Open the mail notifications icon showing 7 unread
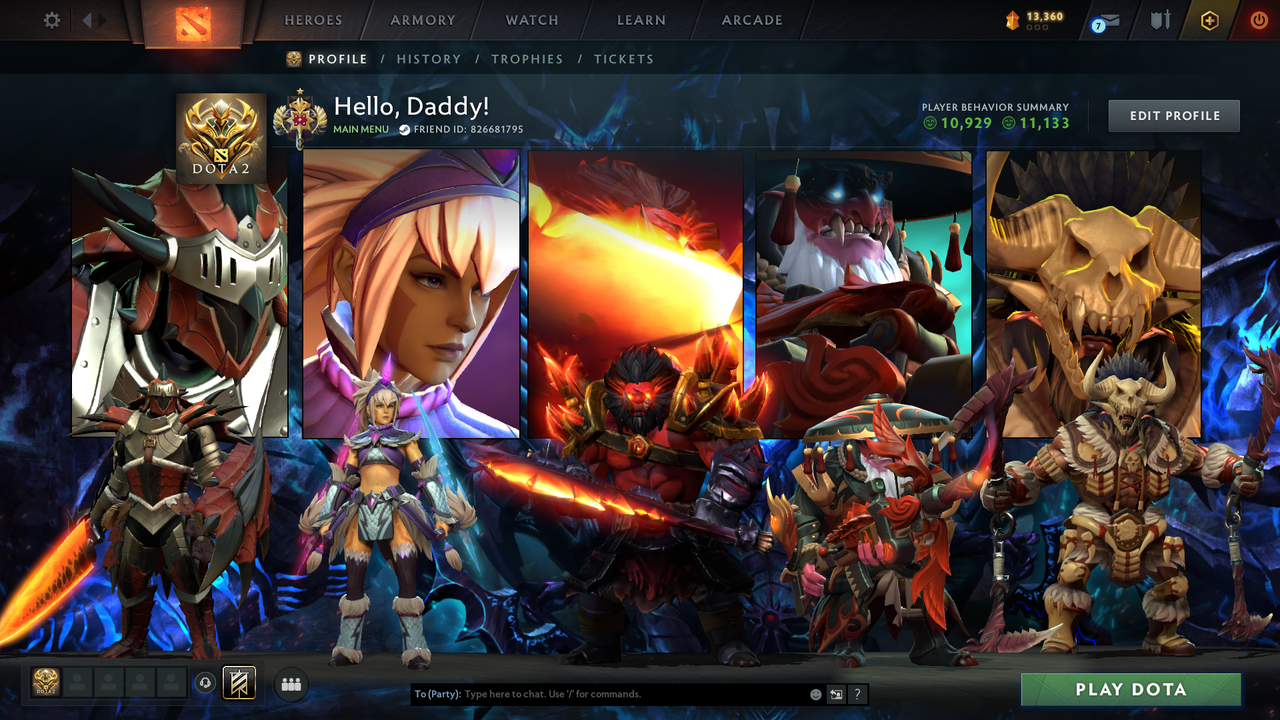This screenshot has width=1280, height=720. click(1106, 18)
